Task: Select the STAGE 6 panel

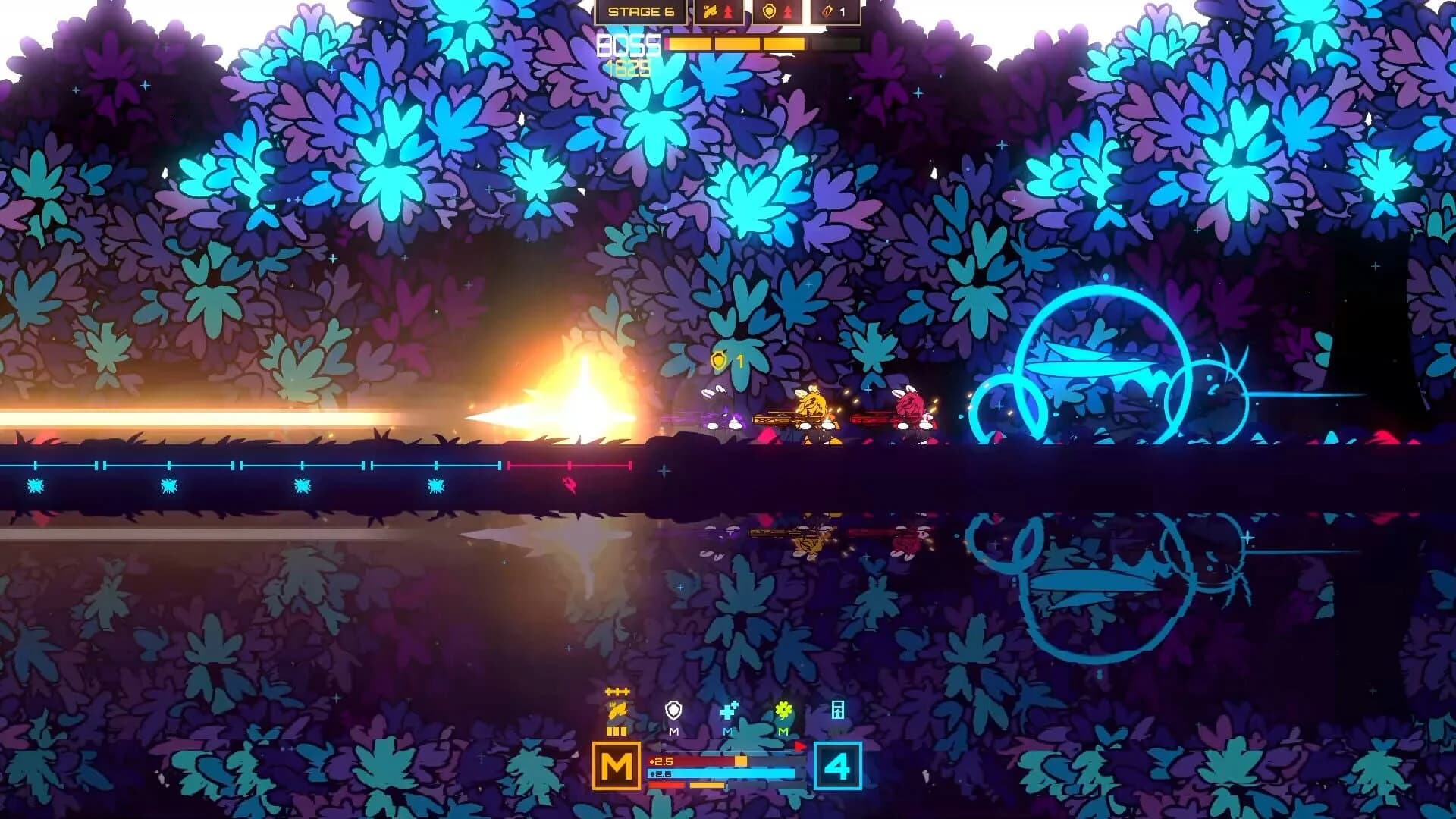Action: pos(642,12)
